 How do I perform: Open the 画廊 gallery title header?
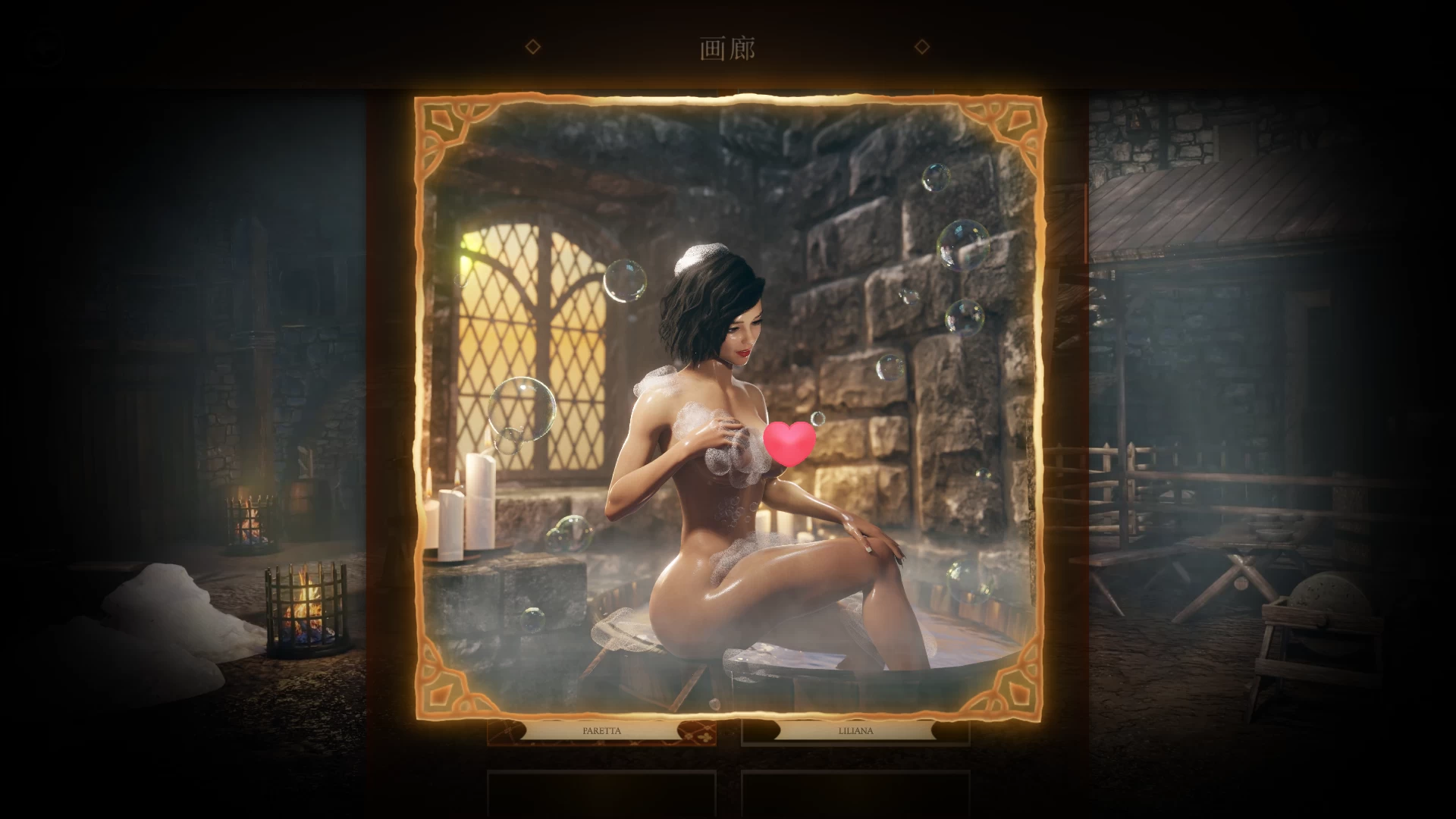[727, 47]
